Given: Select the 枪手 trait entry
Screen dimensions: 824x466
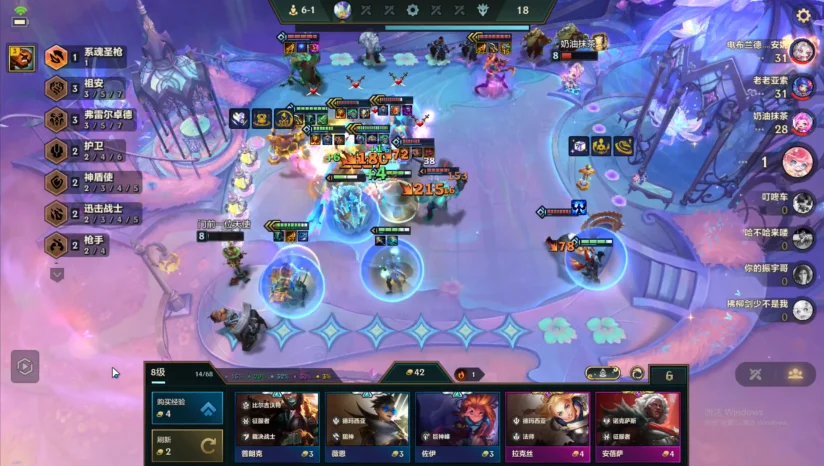Looking at the screenshot, I should pyautogui.click(x=85, y=244).
